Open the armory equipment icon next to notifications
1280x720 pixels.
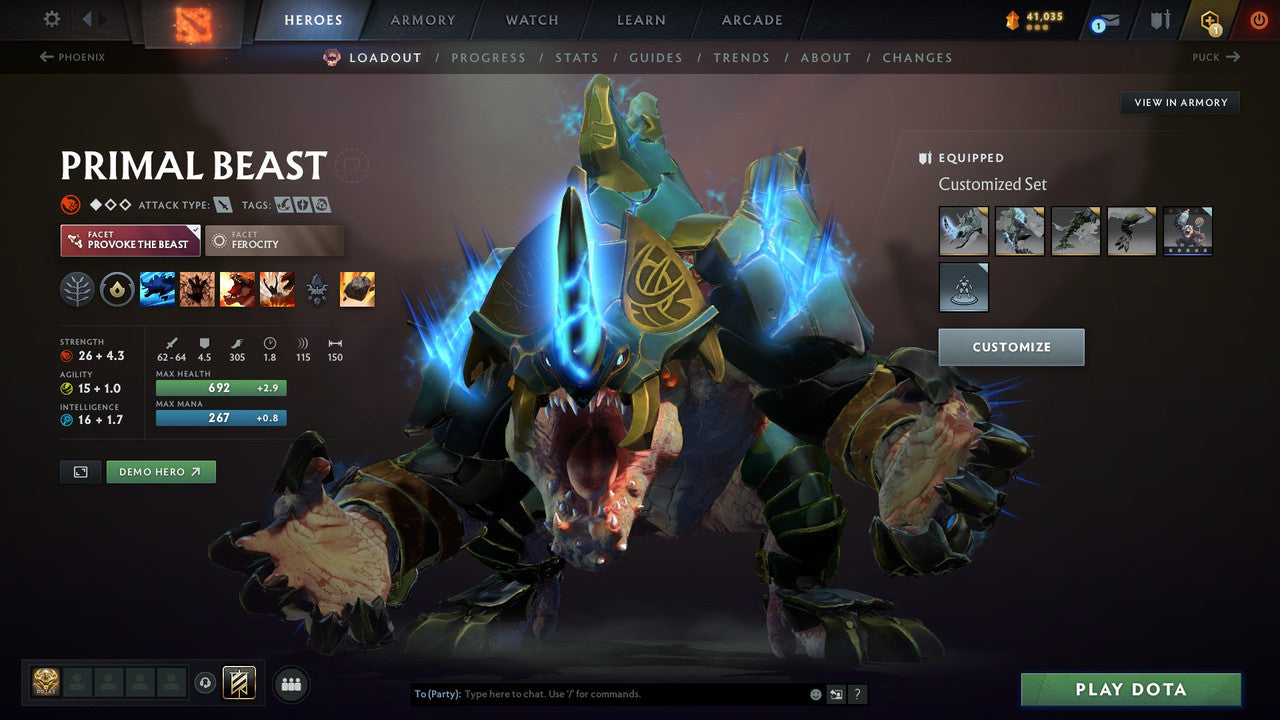1158,18
